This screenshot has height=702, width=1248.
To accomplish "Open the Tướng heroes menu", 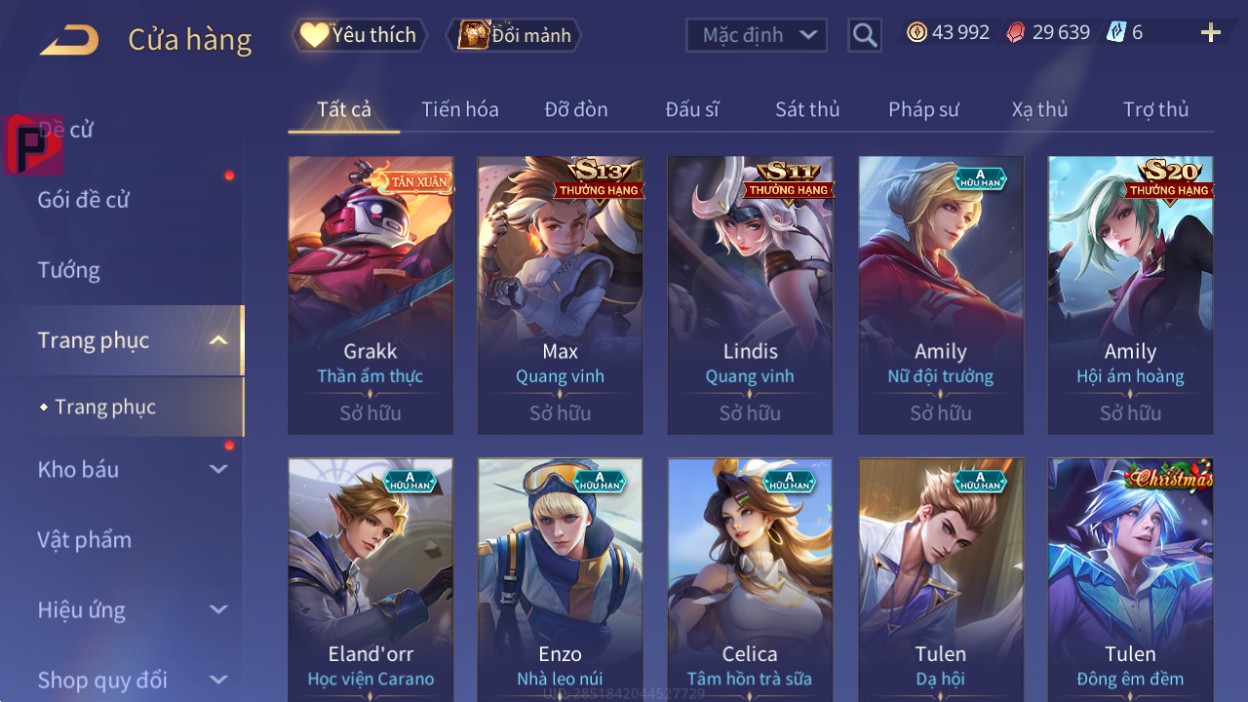I will [x=69, y=270].
